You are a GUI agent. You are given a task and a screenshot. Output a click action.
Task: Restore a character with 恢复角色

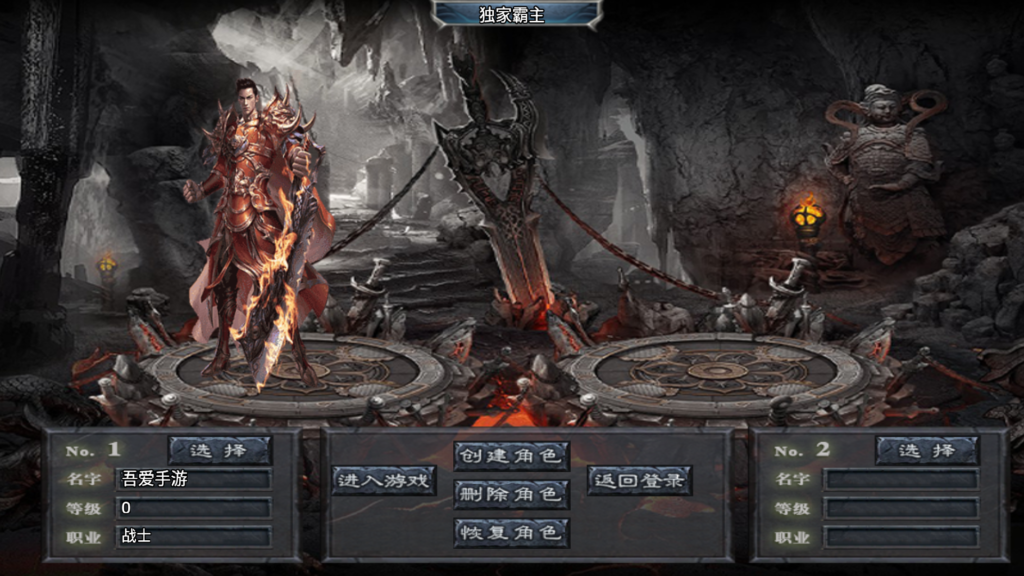tap(511, 532)
